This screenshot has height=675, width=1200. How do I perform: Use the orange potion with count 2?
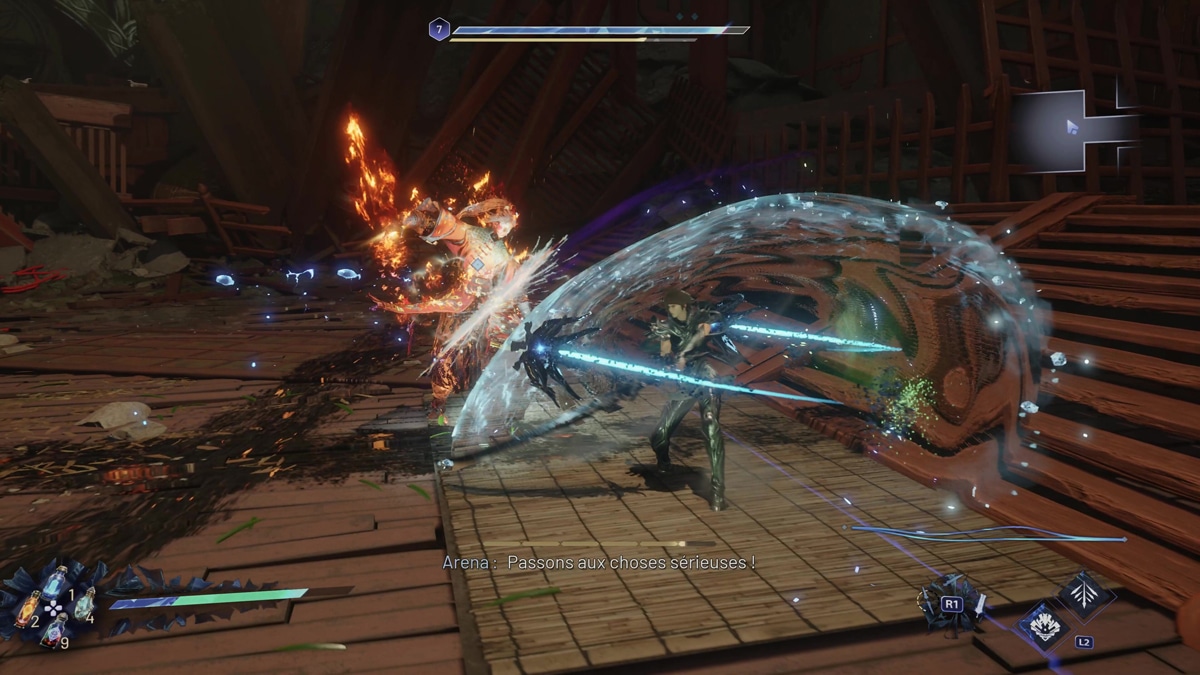[x=27, y=606]
